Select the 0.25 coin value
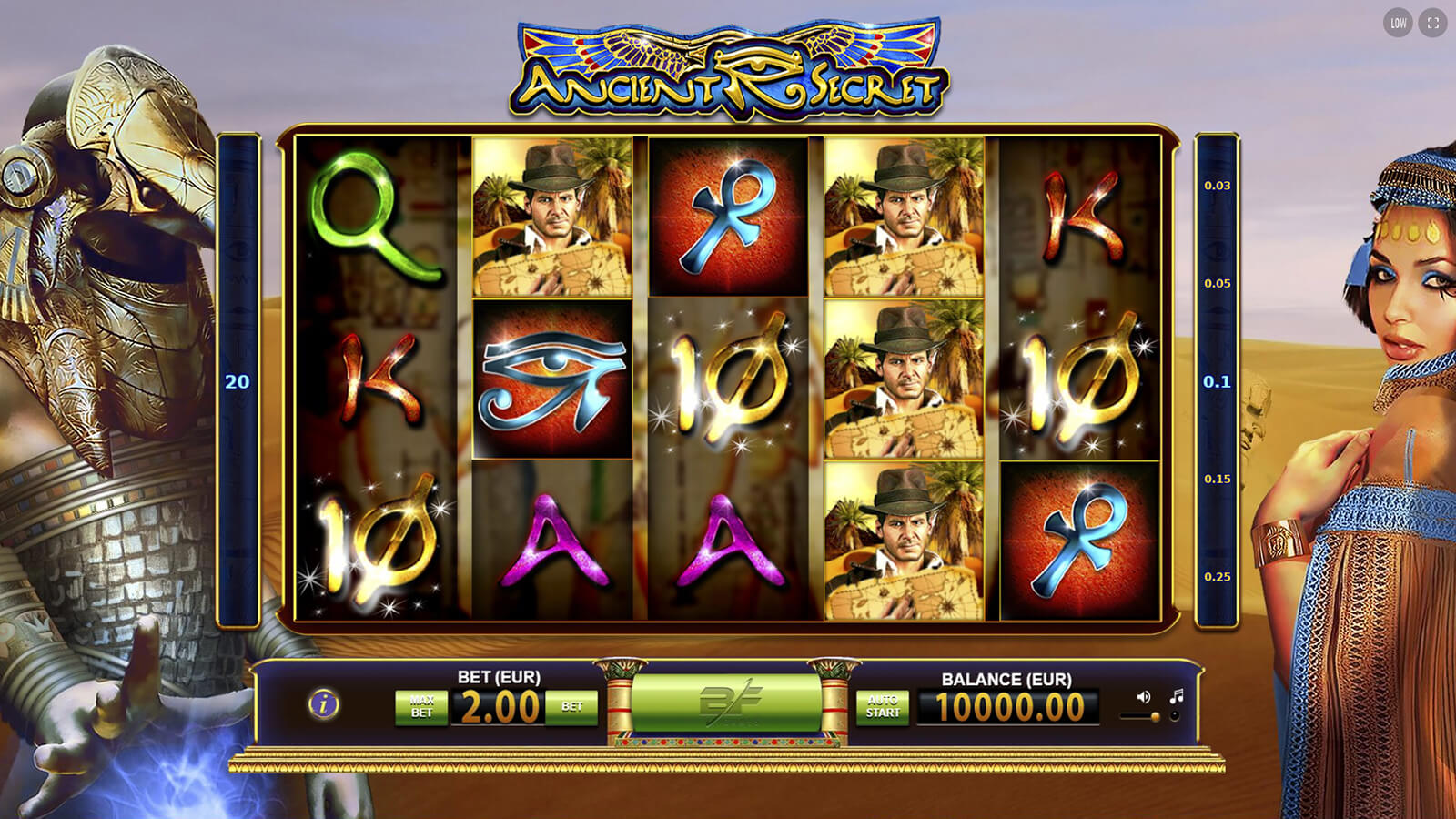The width and height of the screenshot is (1456, 819). [x=1217, y=577]
